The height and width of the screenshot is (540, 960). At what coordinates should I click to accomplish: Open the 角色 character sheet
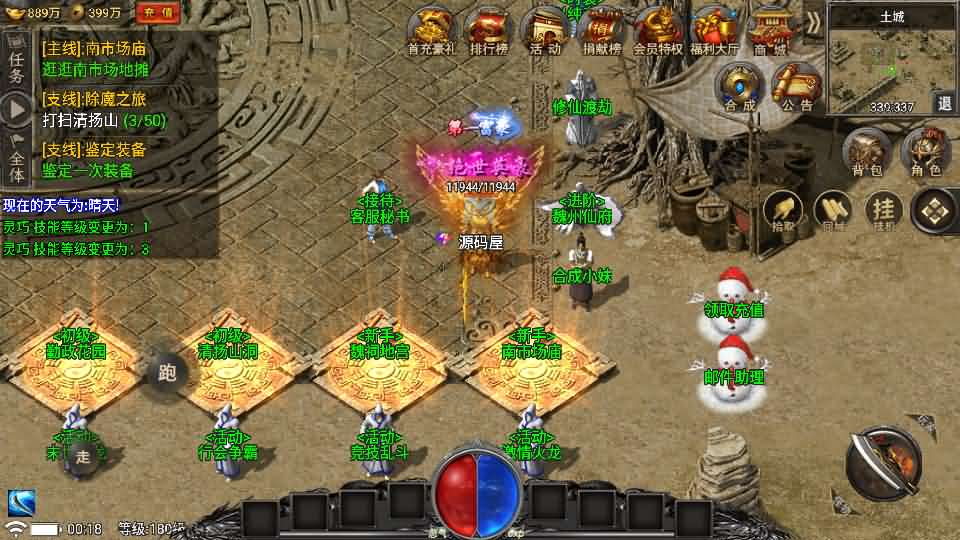926,154
